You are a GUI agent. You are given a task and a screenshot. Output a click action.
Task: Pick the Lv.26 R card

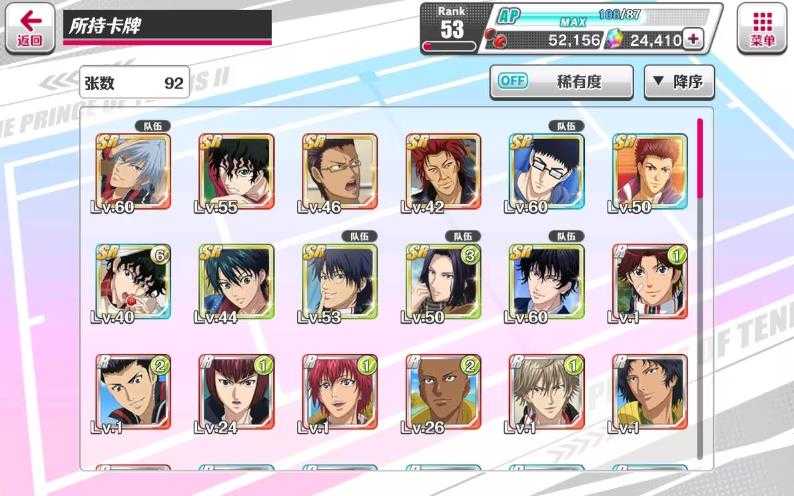click(443, 391)
